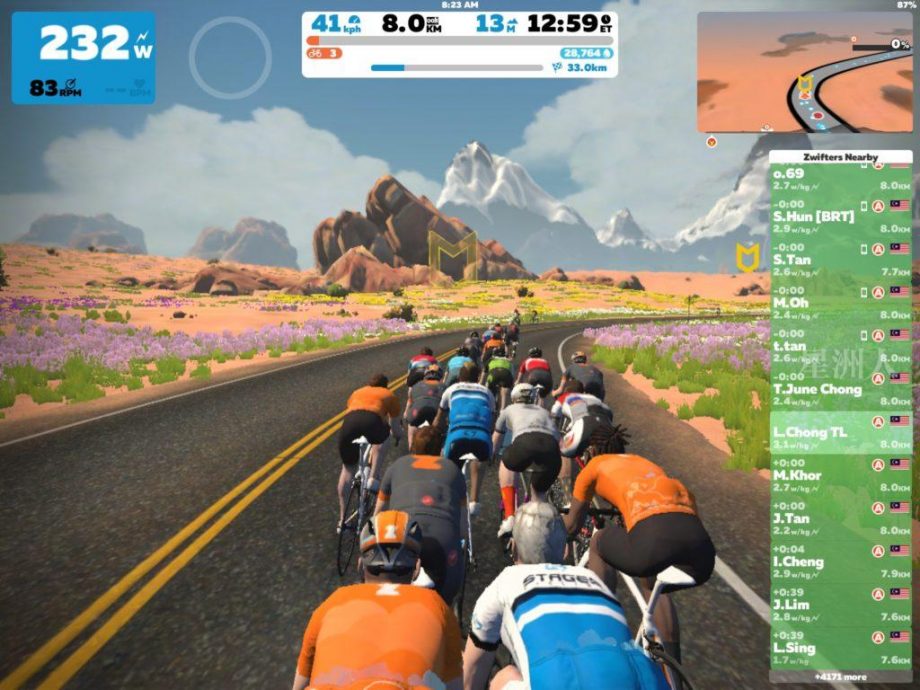The width and height of the screenshot is (920, 690).
Task: Select rider S.Hun [BRT] in nearby list
Action: (840, 216)
